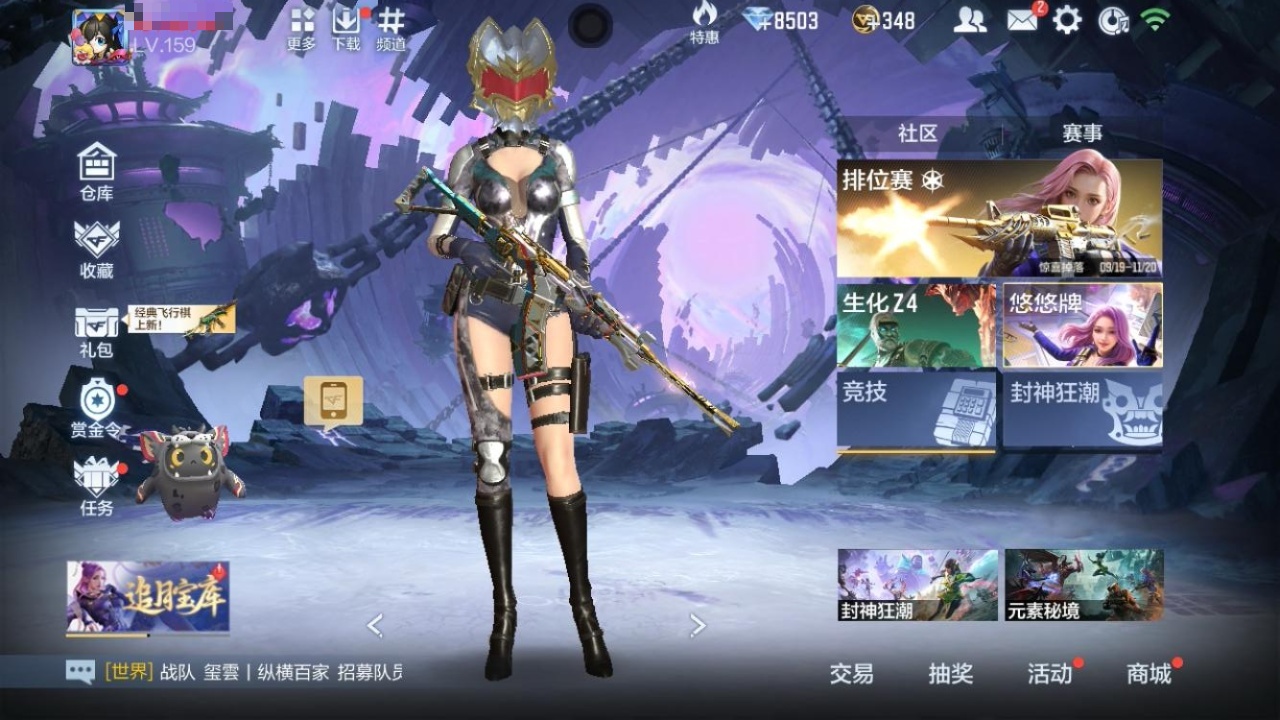Screen dimensions: 1280x720
Task: Choose the 生化Z4 game mode tile
Action: pyautogui.click(x=916, y=325)
